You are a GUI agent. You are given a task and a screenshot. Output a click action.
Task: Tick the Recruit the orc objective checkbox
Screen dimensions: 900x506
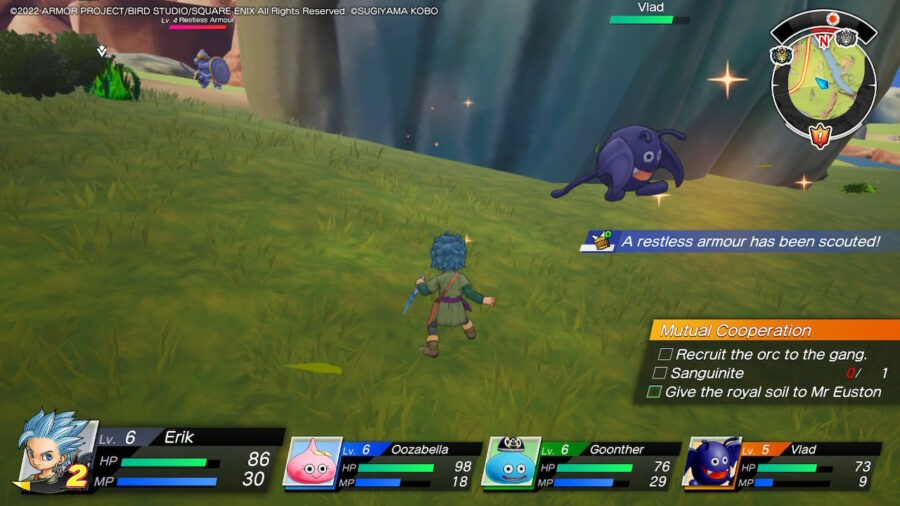[x=665, y=354]
